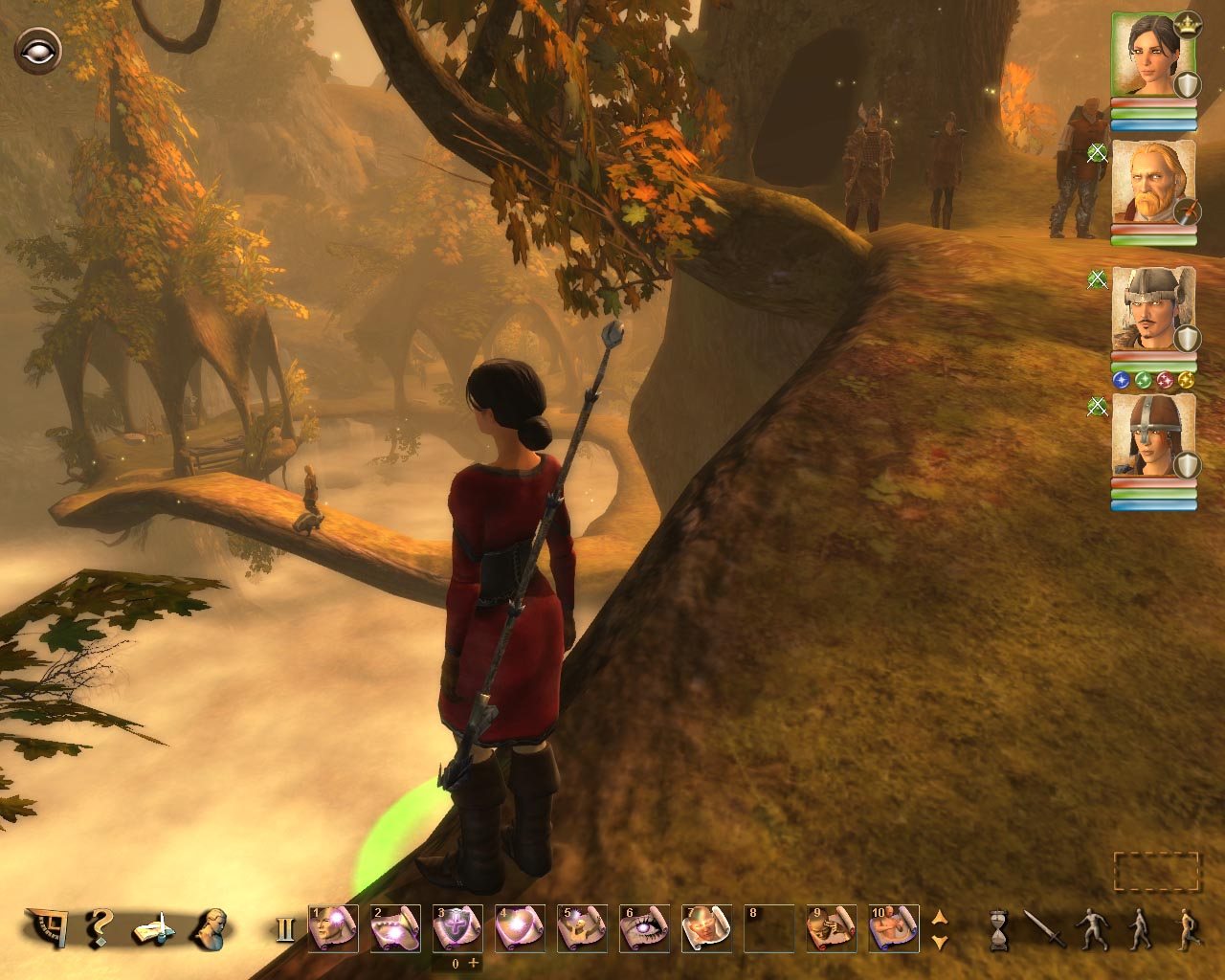Use the shield spell scroll in slot 3

(457, 928)
